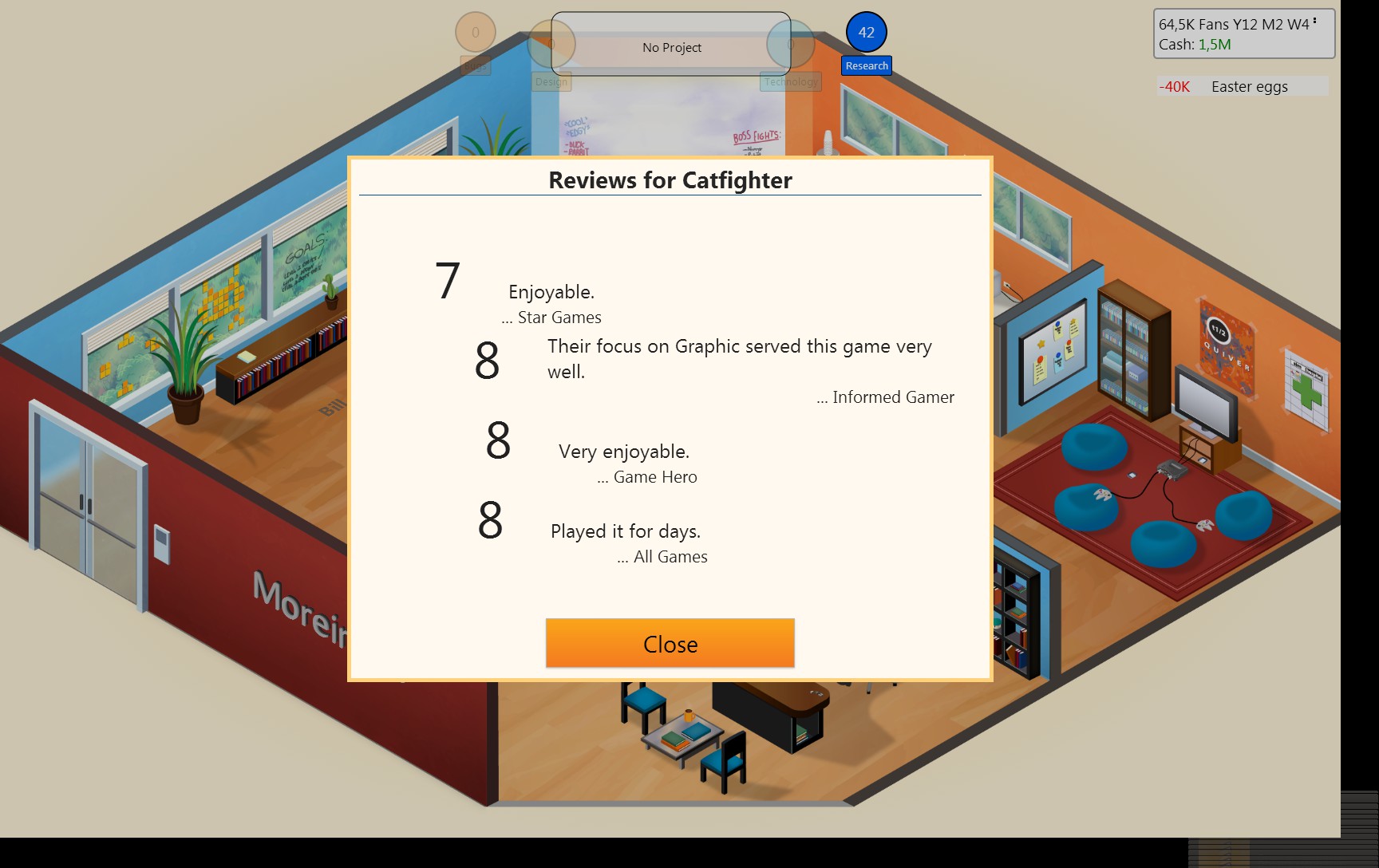Click the Bugs counter bubble at top left
The image size is (1379, 868).
[476, 34]
